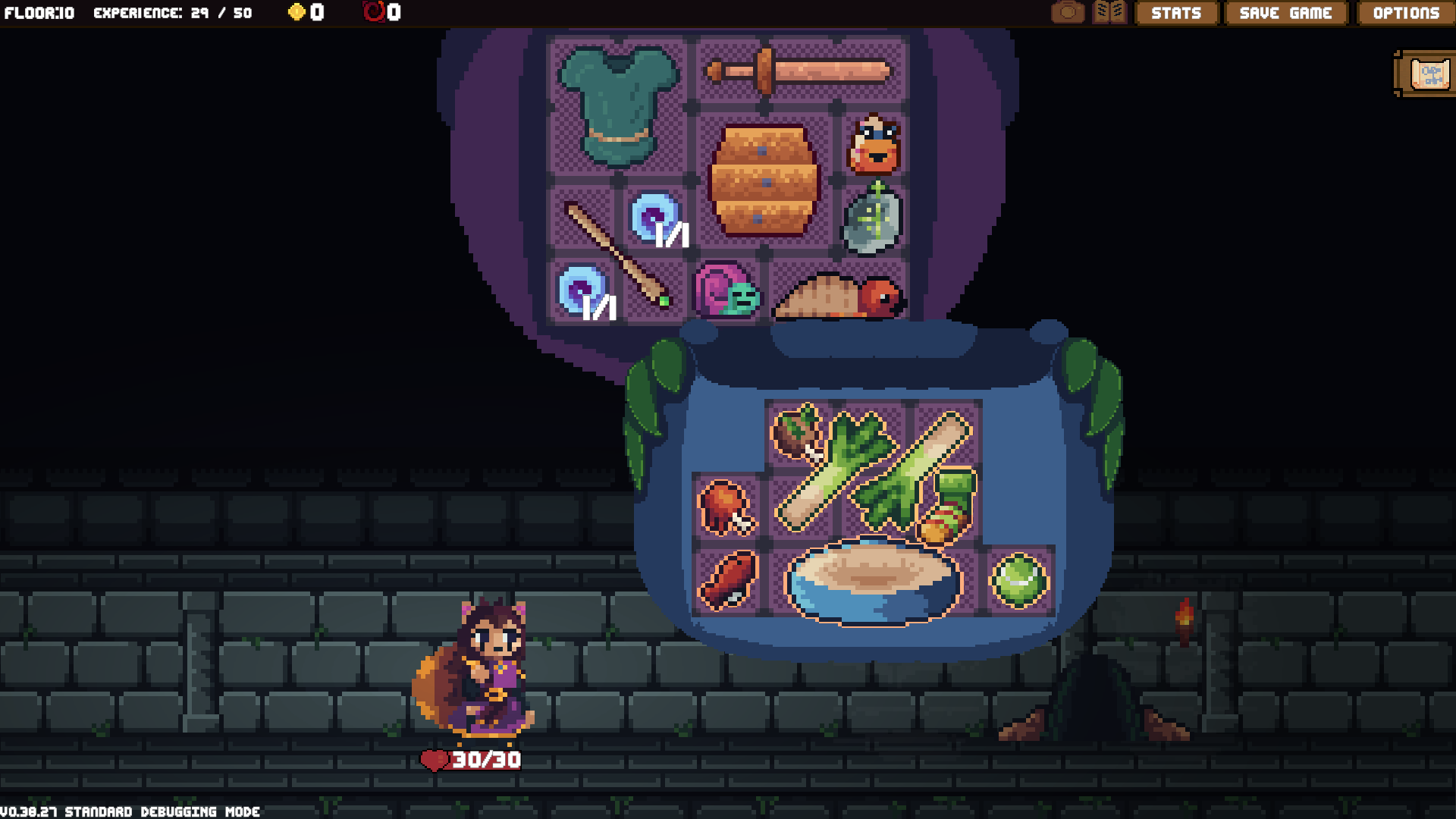Open the recipe book icon beside the camera
The image size is (1456, 819).
coord(1109,12)
